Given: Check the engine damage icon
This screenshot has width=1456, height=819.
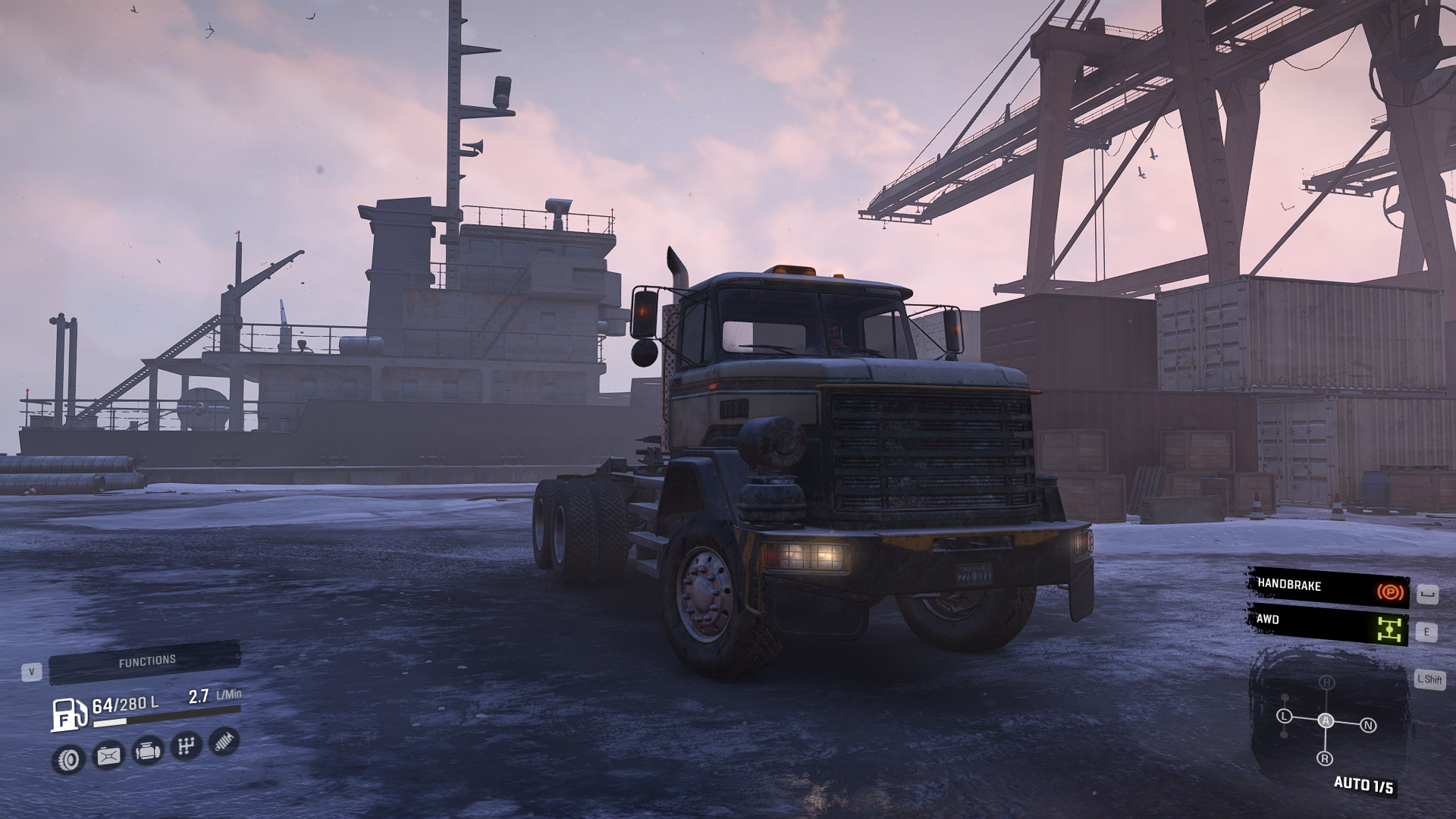Looking at the screenshot, I should pos(147,751).
